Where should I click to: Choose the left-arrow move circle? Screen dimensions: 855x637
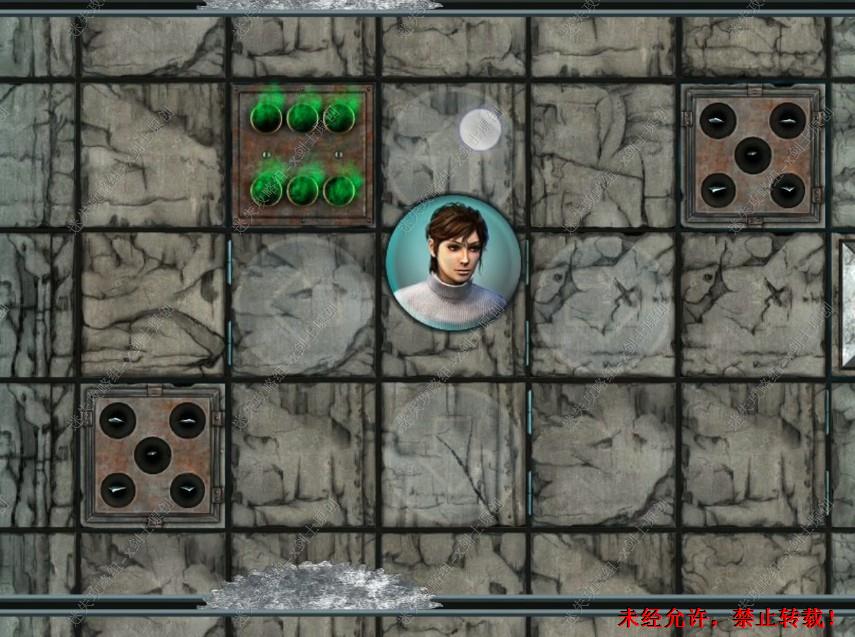click(x=303, y=305)
